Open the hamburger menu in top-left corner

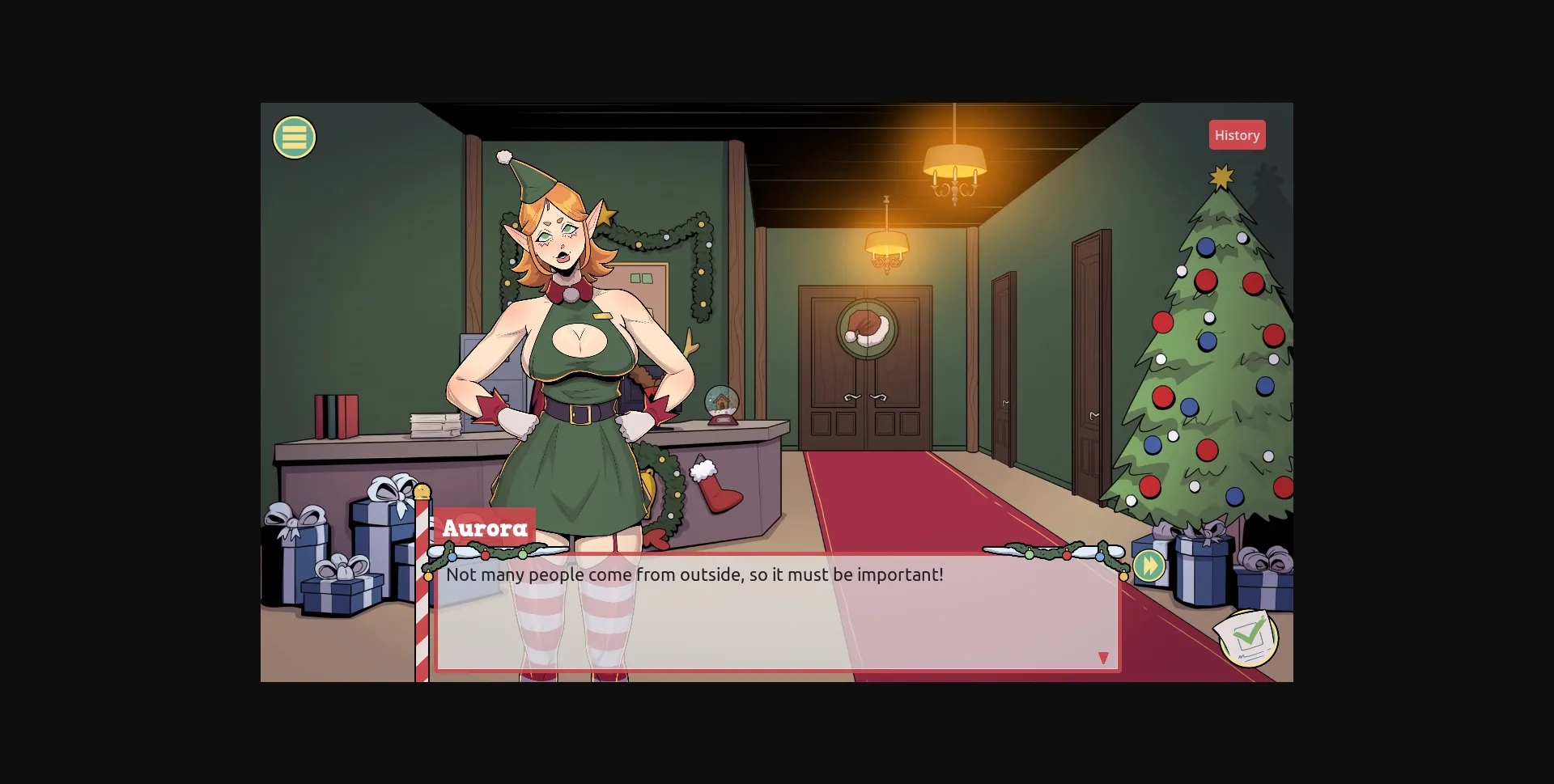point(294,137)
